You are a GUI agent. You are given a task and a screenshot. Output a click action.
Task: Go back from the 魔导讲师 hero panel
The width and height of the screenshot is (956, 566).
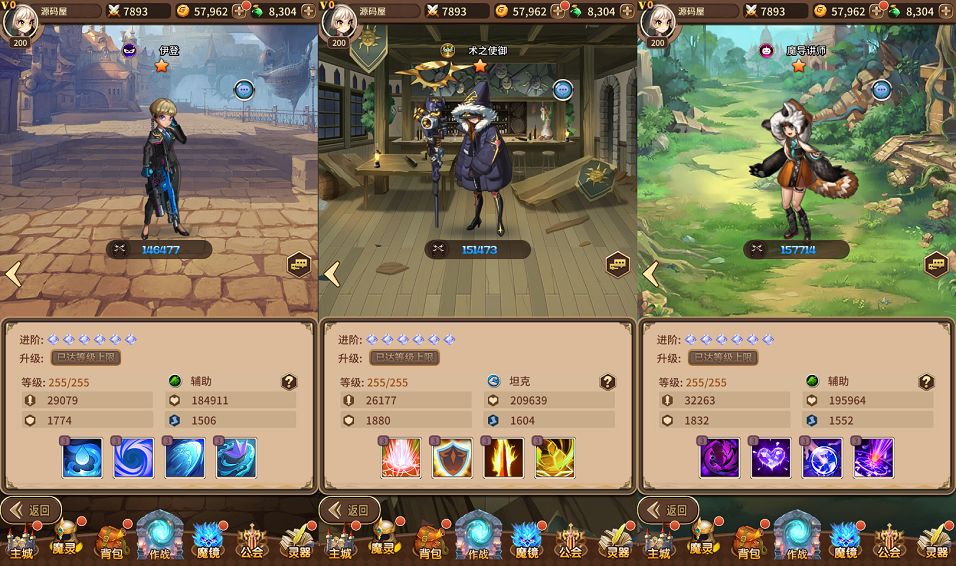[x=669, y=510]
